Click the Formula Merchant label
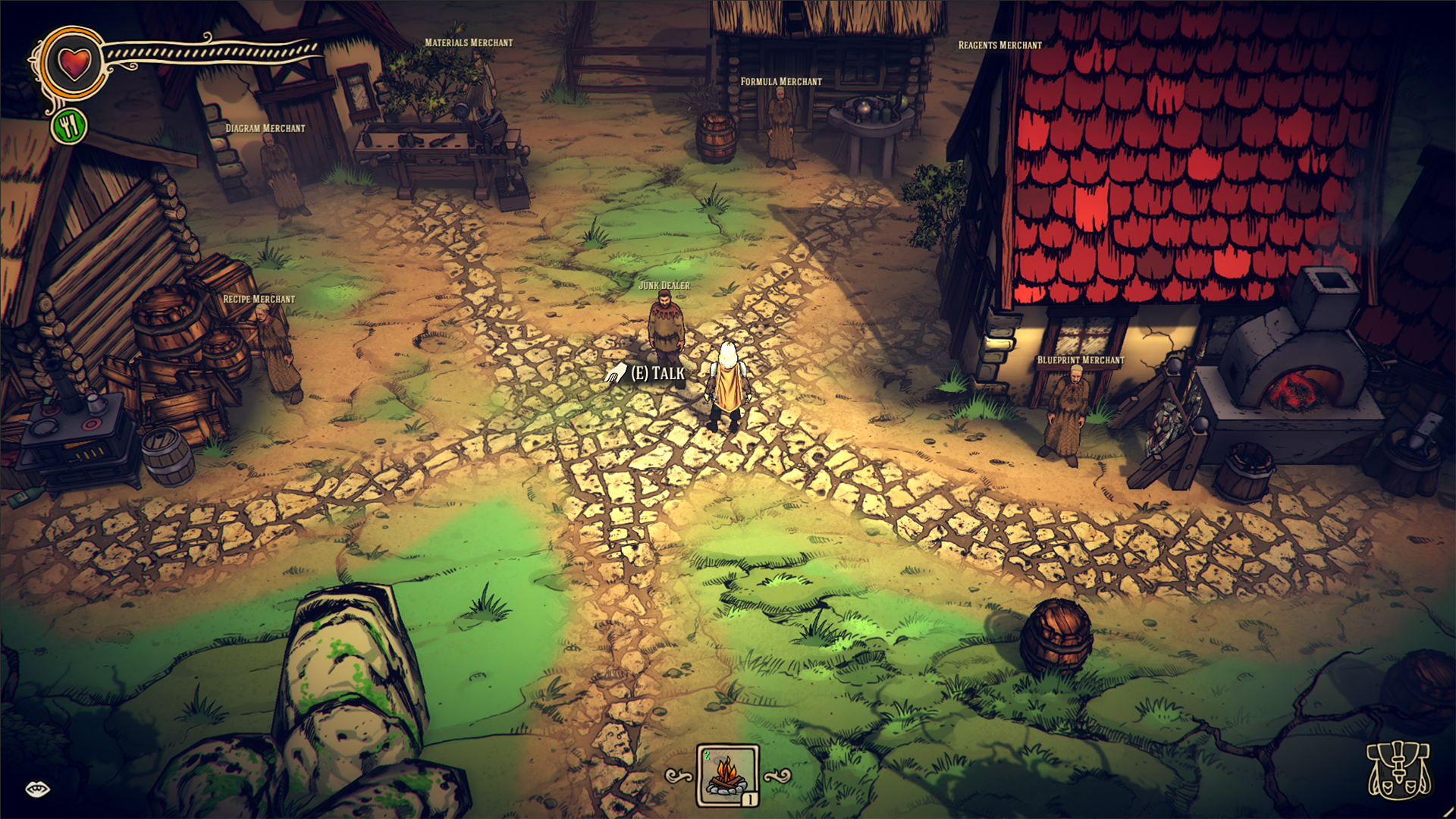 tap(780, 80)
